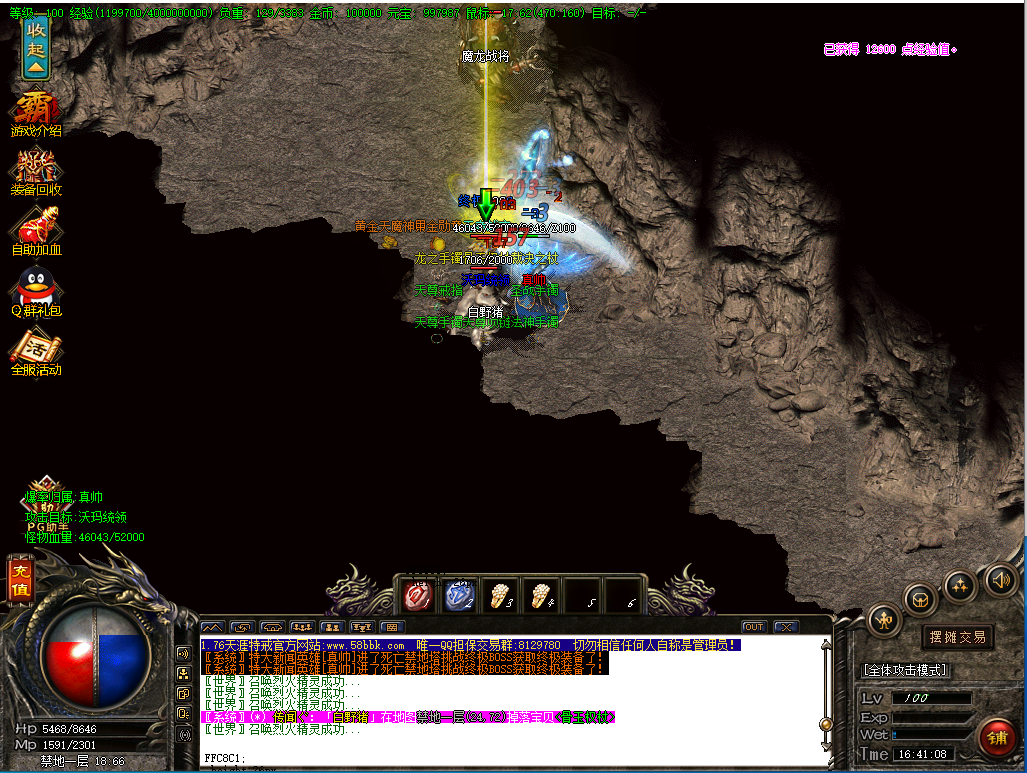This screenshot has height=773, width=1027.
Task: Open the 摆摊交易 stall trading
Action: (x=957, y=637)
